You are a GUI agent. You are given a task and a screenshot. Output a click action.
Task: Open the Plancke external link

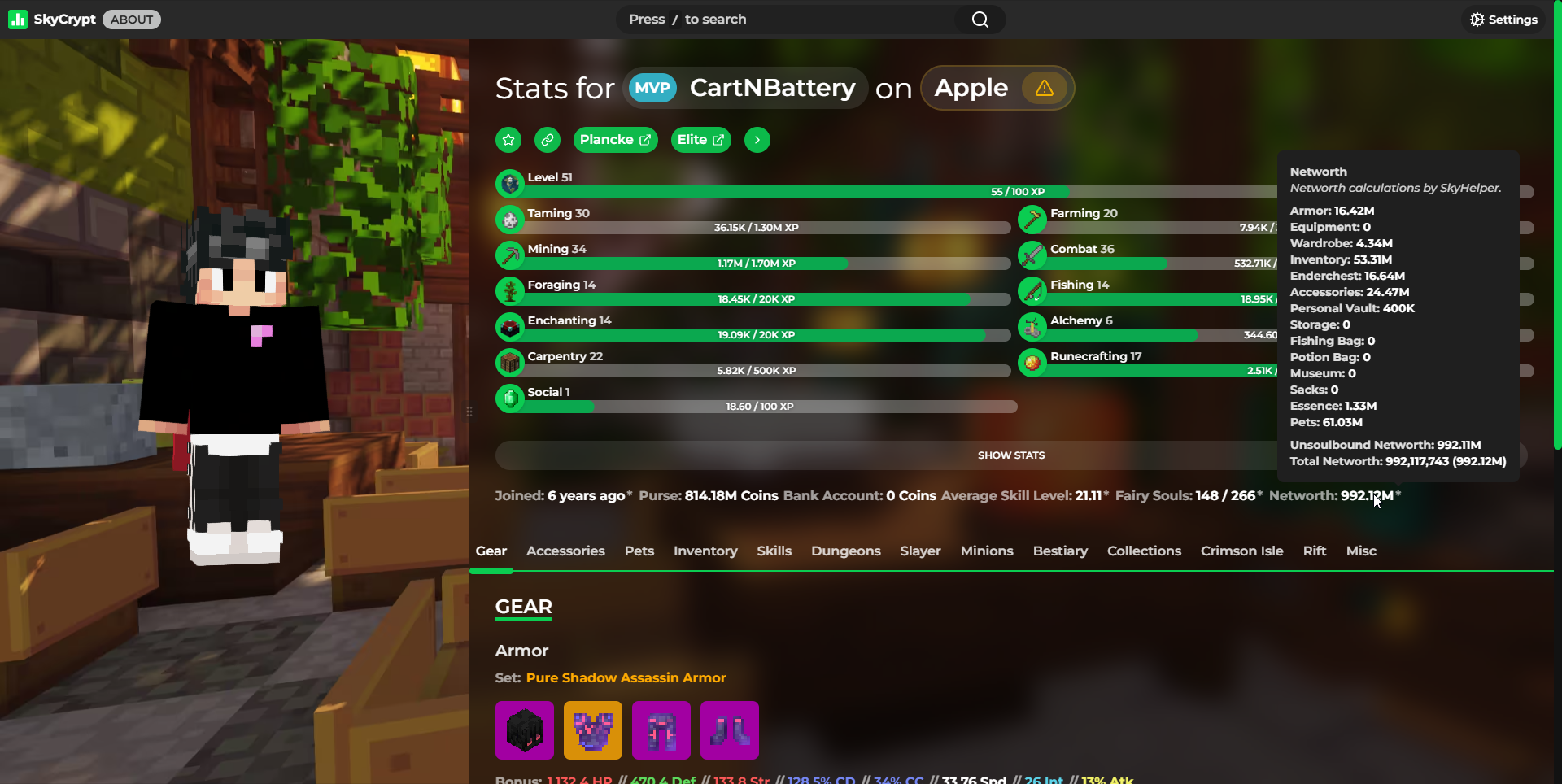pyautogui.click(x=615, y=140)
